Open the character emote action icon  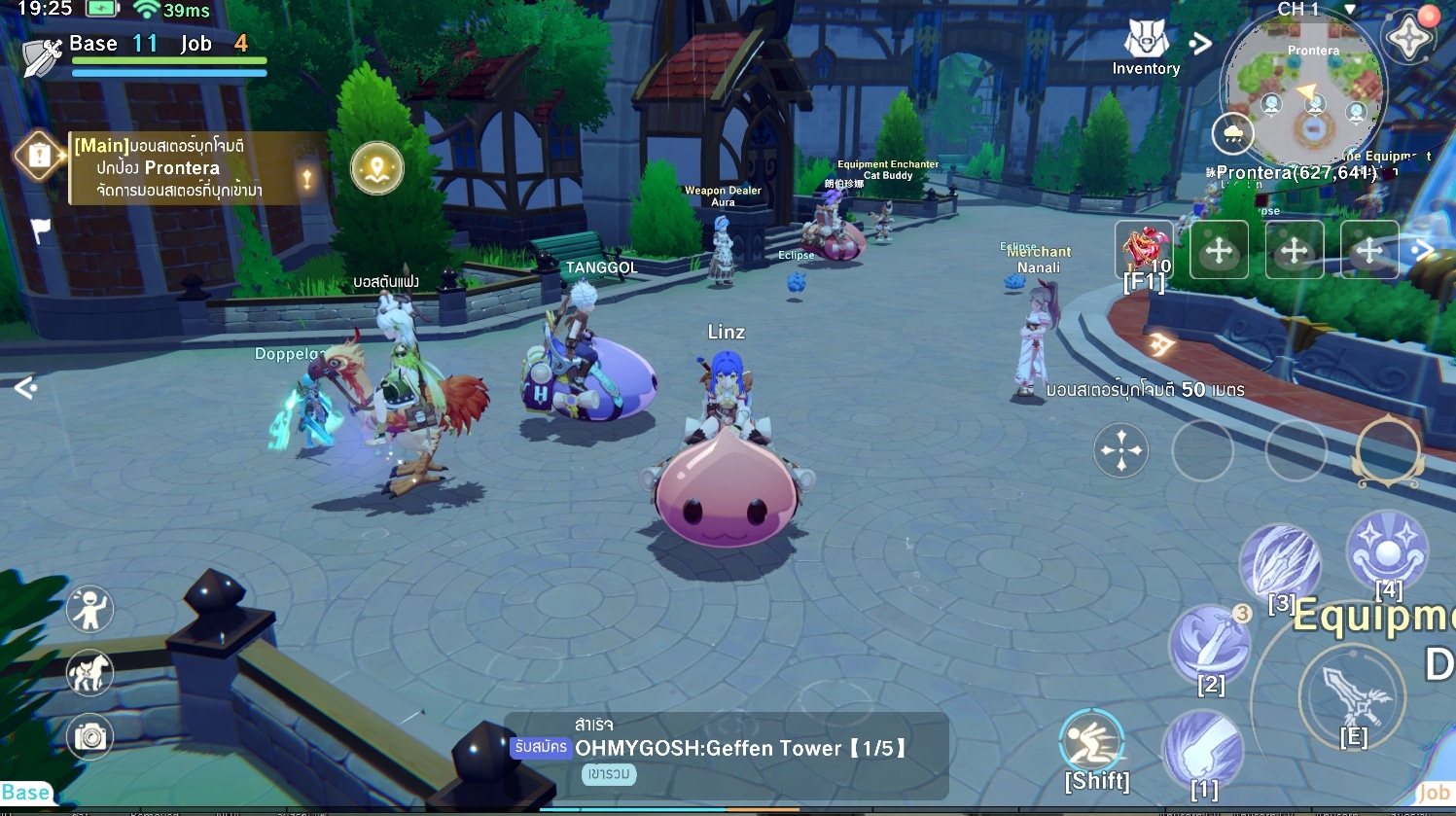point(89,610)
